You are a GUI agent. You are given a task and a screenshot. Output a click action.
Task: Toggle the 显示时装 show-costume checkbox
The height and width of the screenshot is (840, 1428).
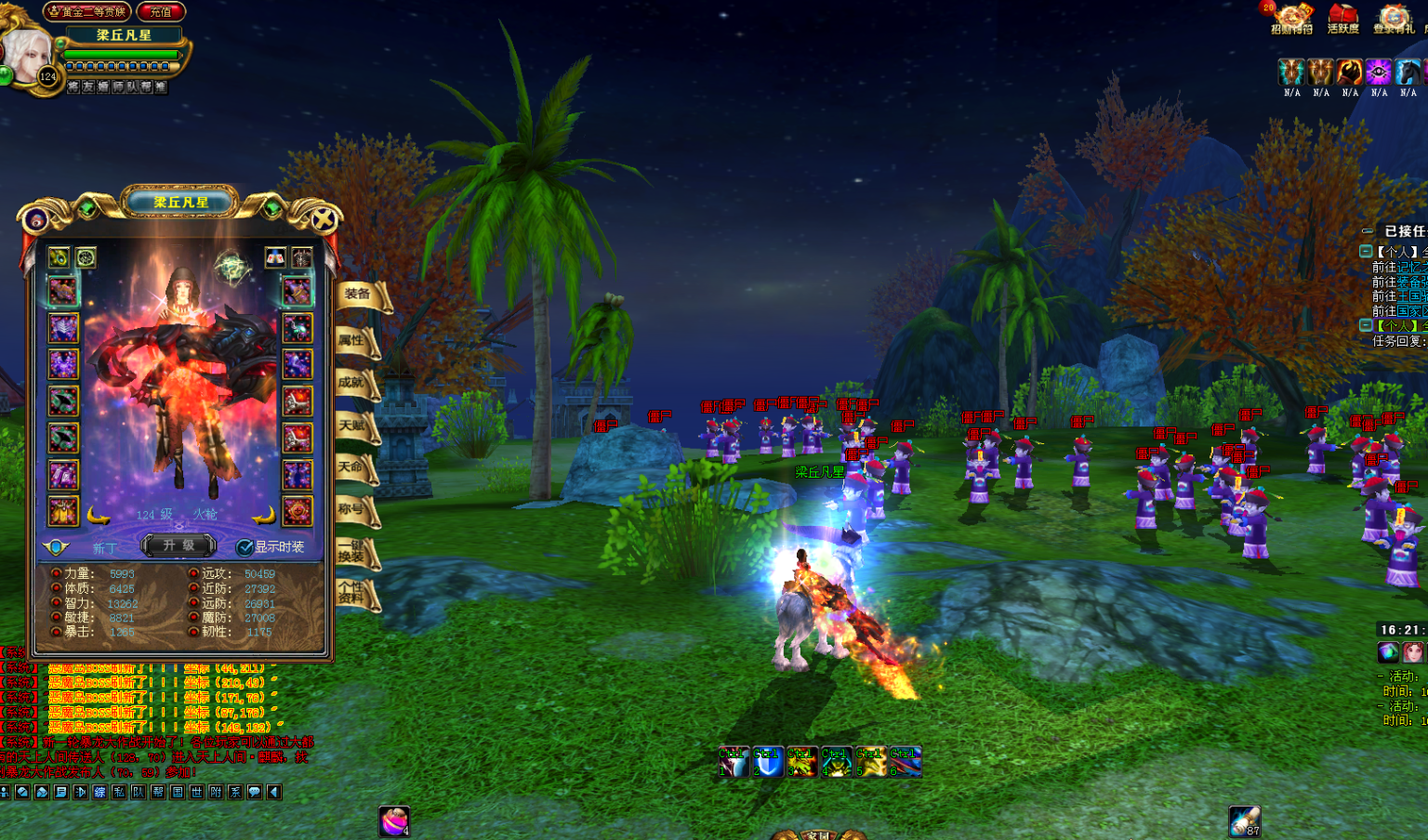245,547
